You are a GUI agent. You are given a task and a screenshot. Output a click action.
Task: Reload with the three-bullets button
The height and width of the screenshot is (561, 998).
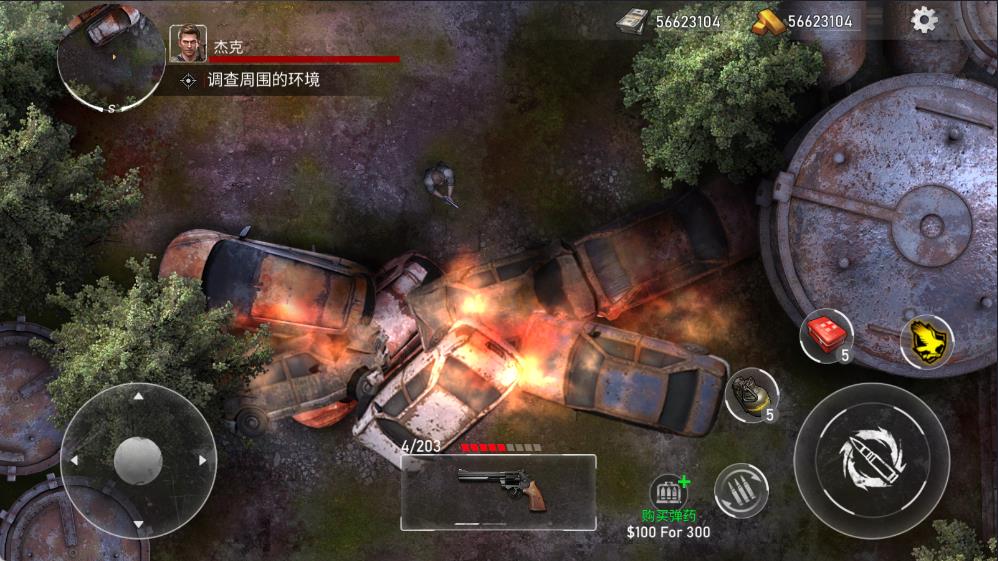click(x=741, y=491)
